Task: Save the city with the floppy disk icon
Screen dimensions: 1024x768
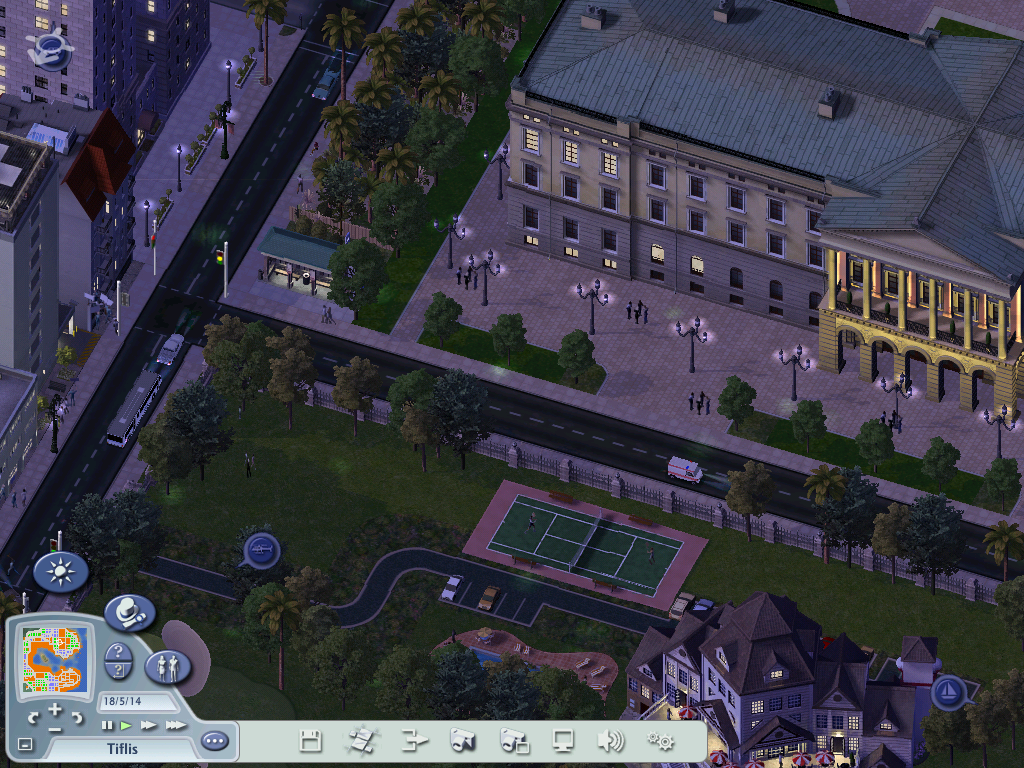Action: click(x=310, y=741)
